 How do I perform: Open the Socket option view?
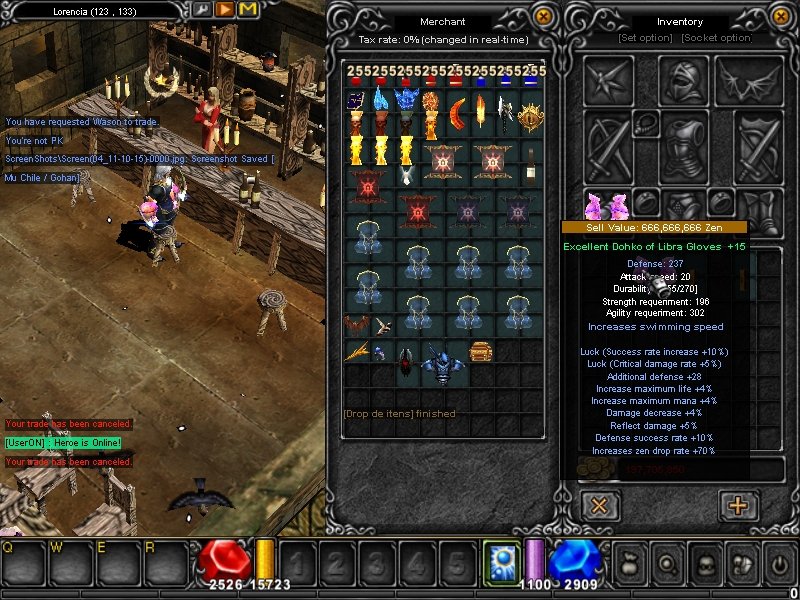point(716,38)
